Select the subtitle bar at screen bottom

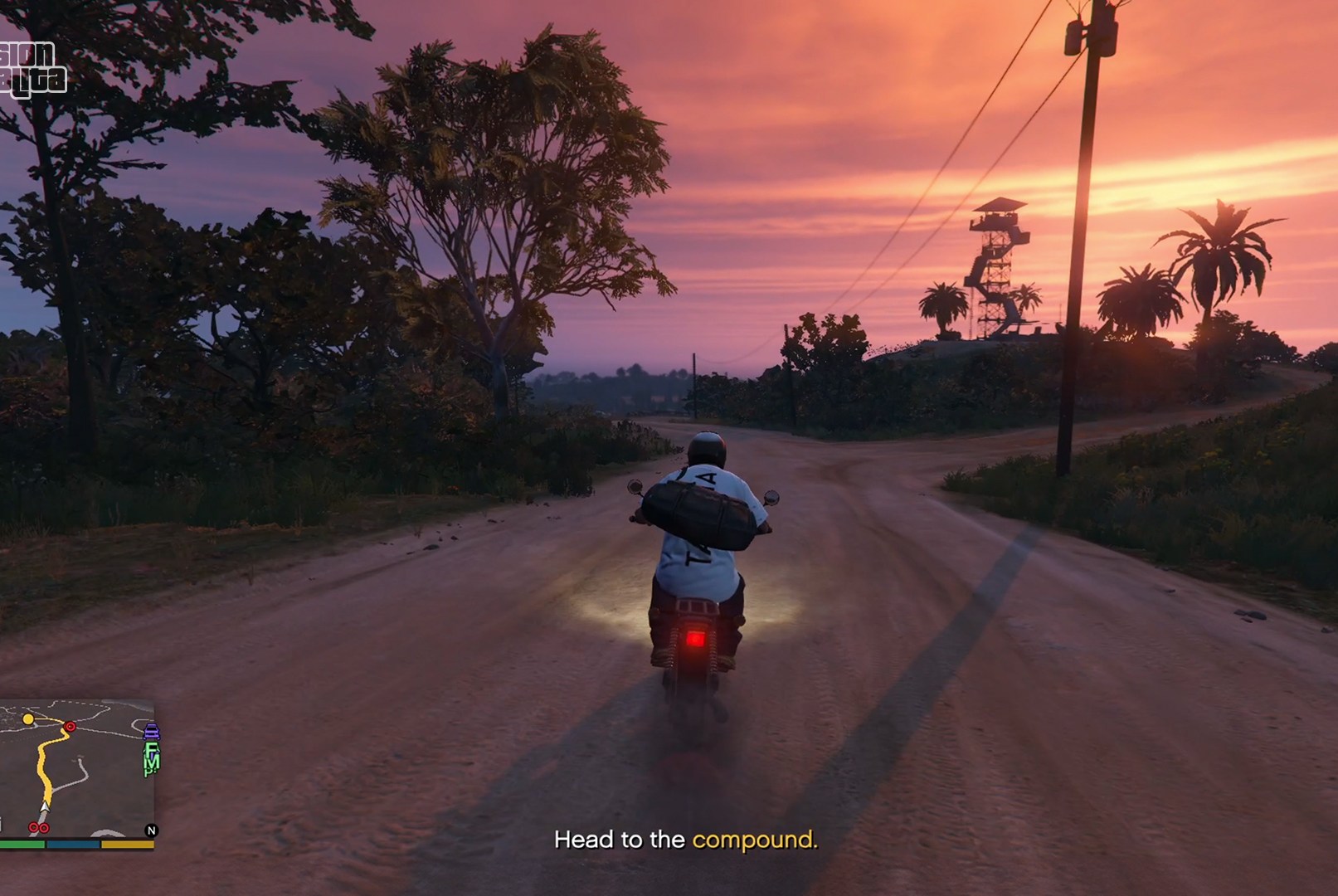click(686, 840)
